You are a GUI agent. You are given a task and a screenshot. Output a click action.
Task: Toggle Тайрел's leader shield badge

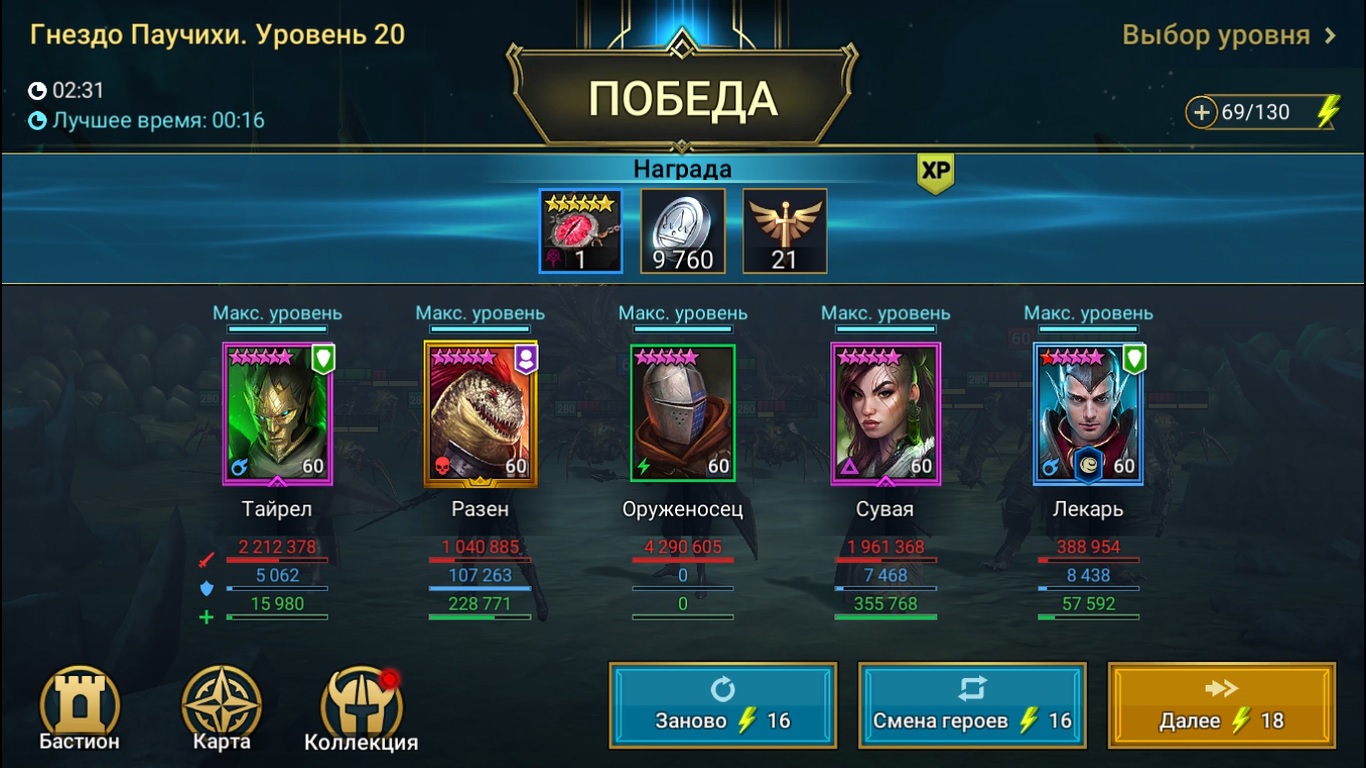point(323,358)
